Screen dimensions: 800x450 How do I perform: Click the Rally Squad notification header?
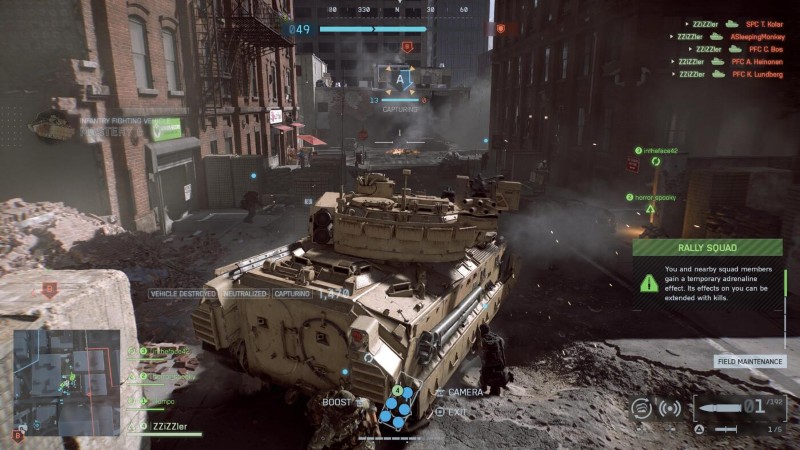[708, 248]
